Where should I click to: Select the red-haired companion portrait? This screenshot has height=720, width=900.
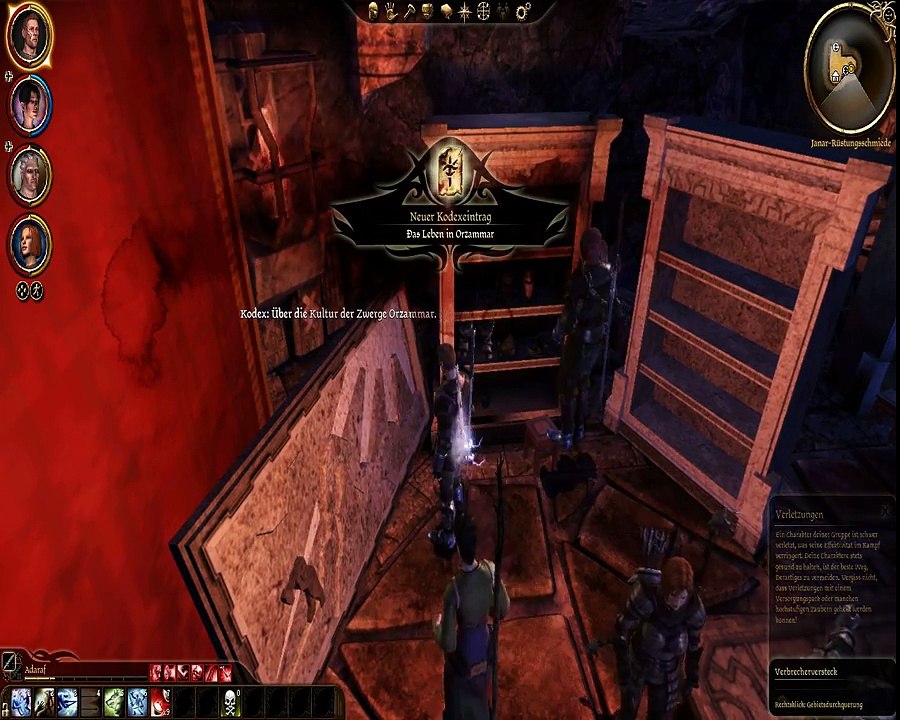pos(30,244)
